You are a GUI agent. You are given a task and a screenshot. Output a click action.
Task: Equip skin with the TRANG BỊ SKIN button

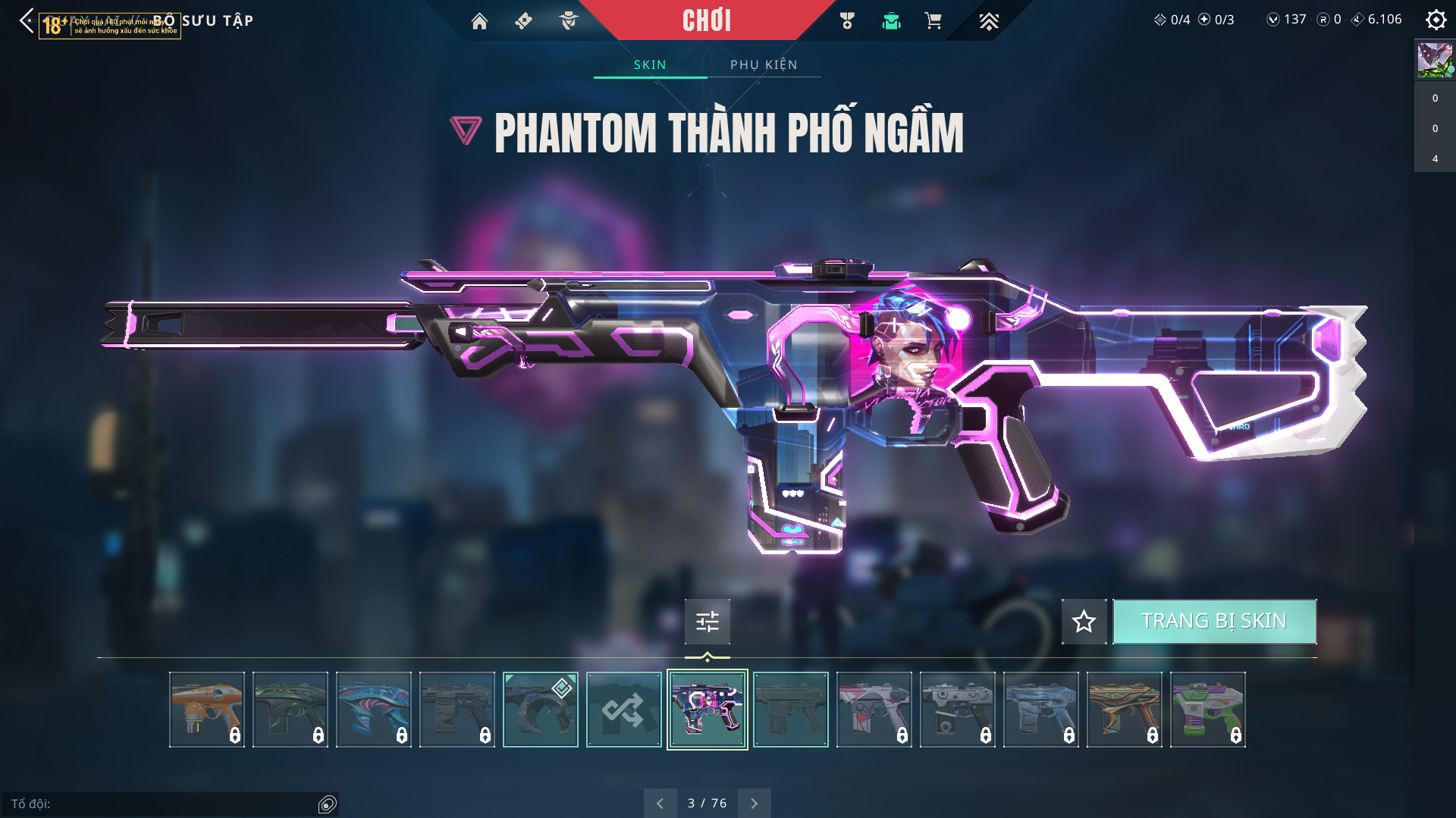pos(1214,622)
